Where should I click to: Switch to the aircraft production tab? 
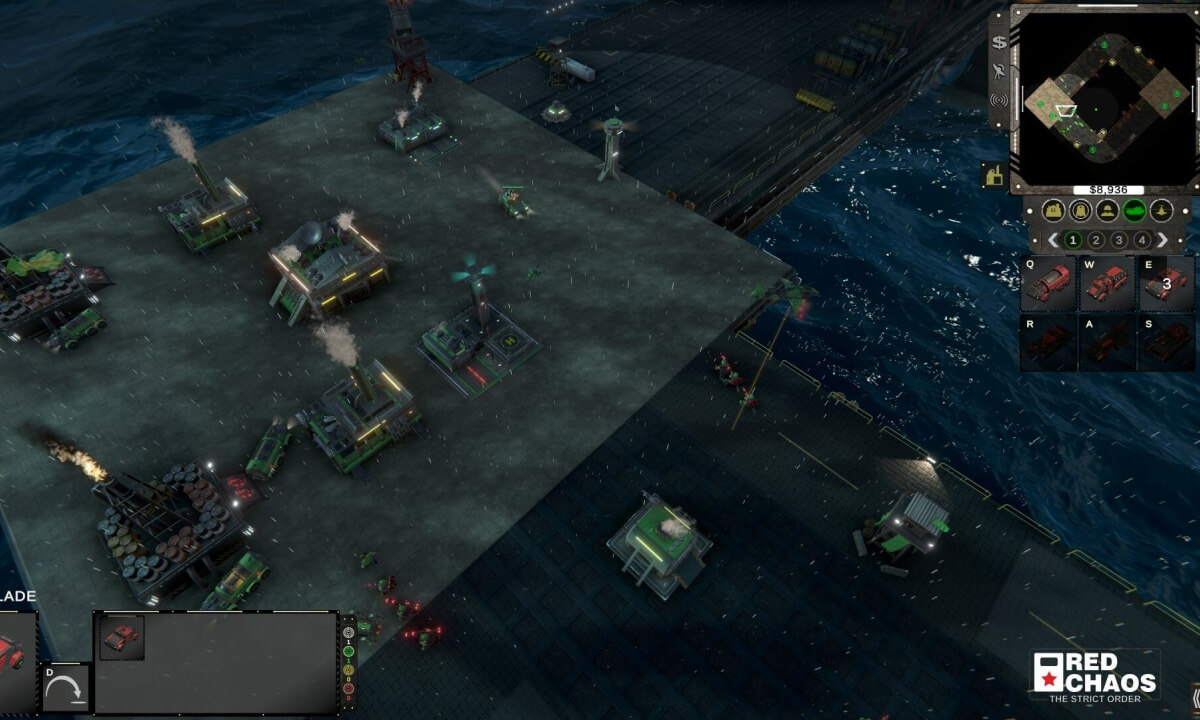1161,211
